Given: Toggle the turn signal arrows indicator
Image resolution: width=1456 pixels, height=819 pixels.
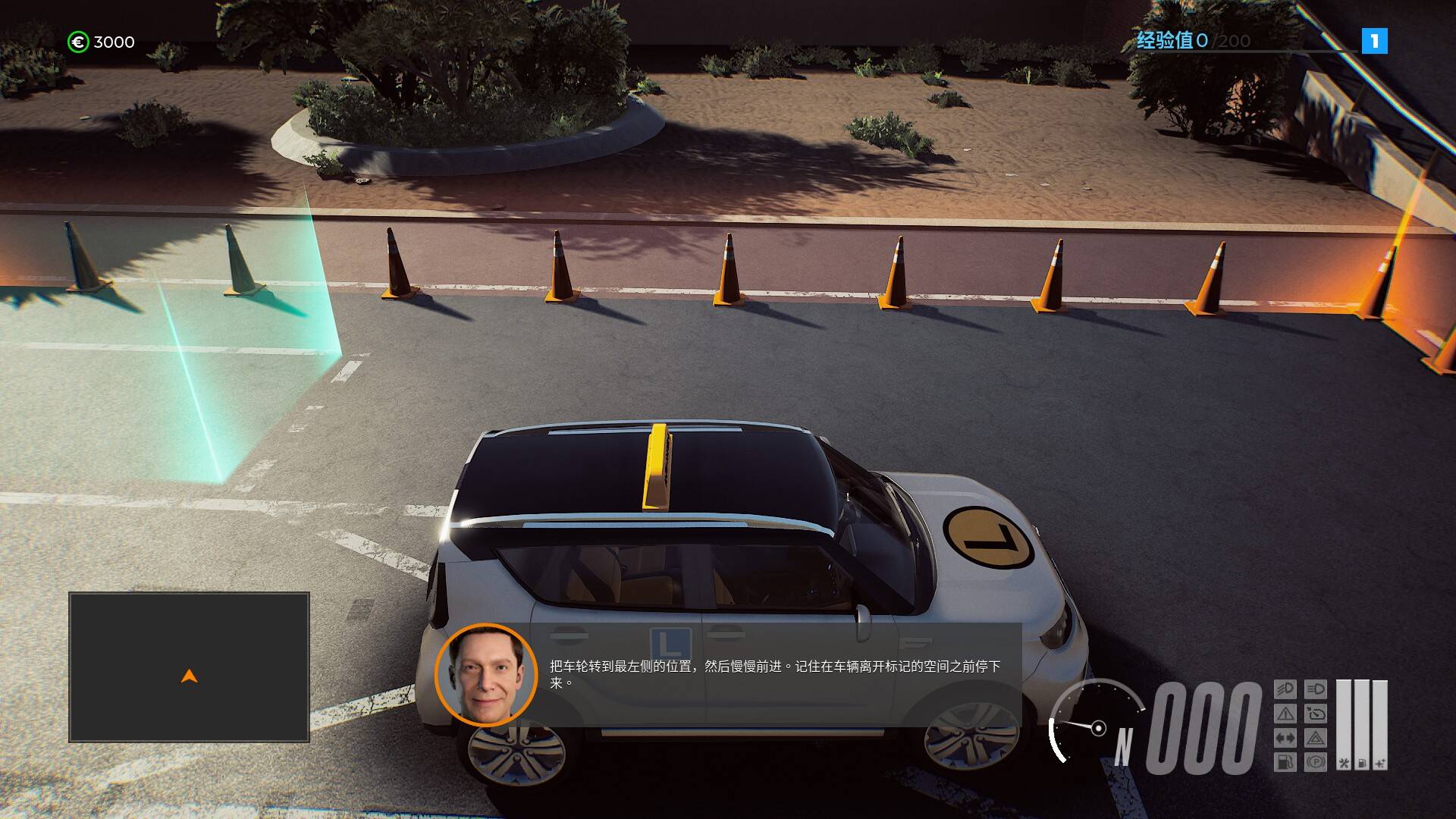Looking at the screenshot, I should coord(1285,738).
